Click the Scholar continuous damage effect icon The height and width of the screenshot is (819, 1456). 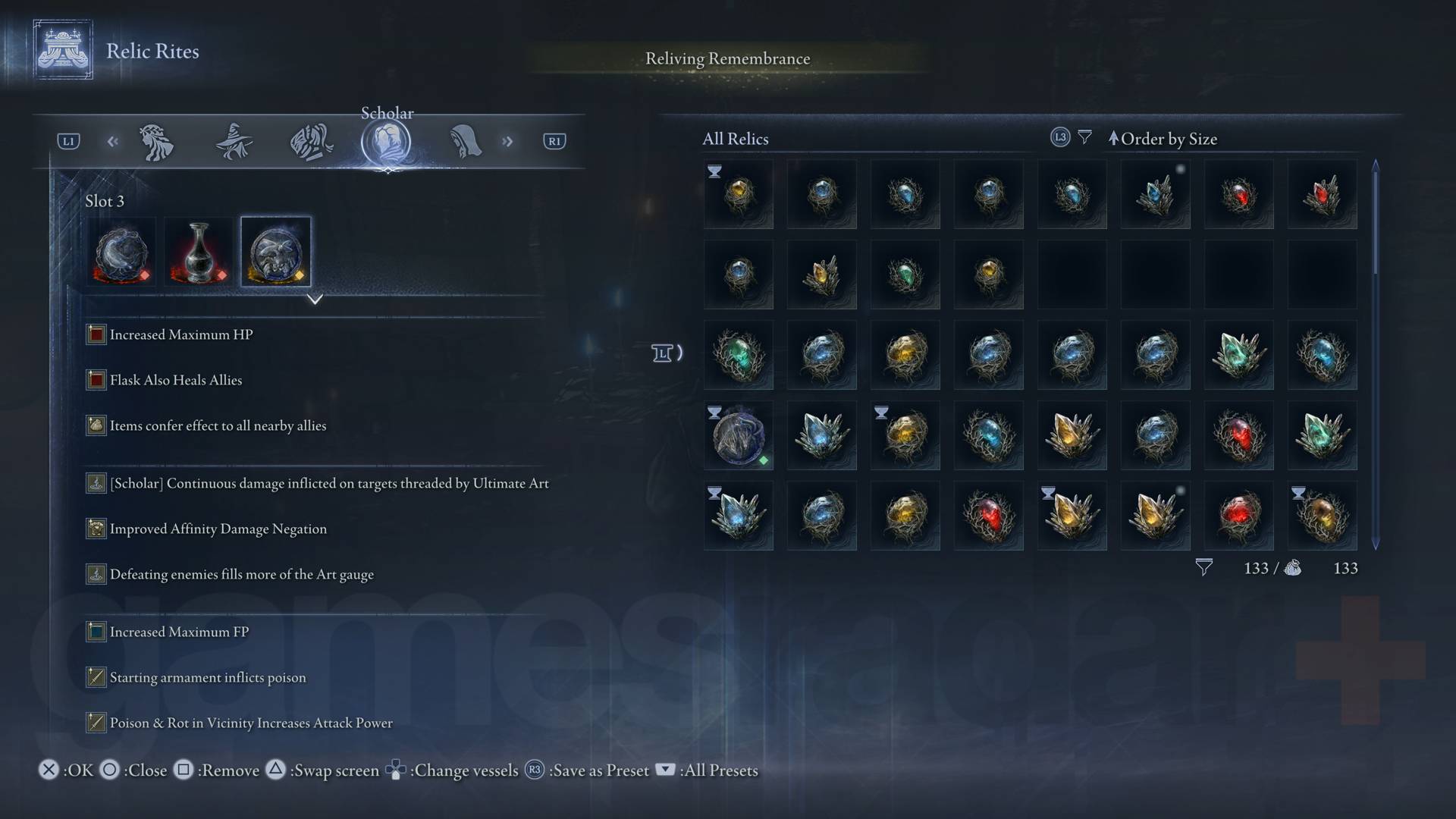(96, 483)
